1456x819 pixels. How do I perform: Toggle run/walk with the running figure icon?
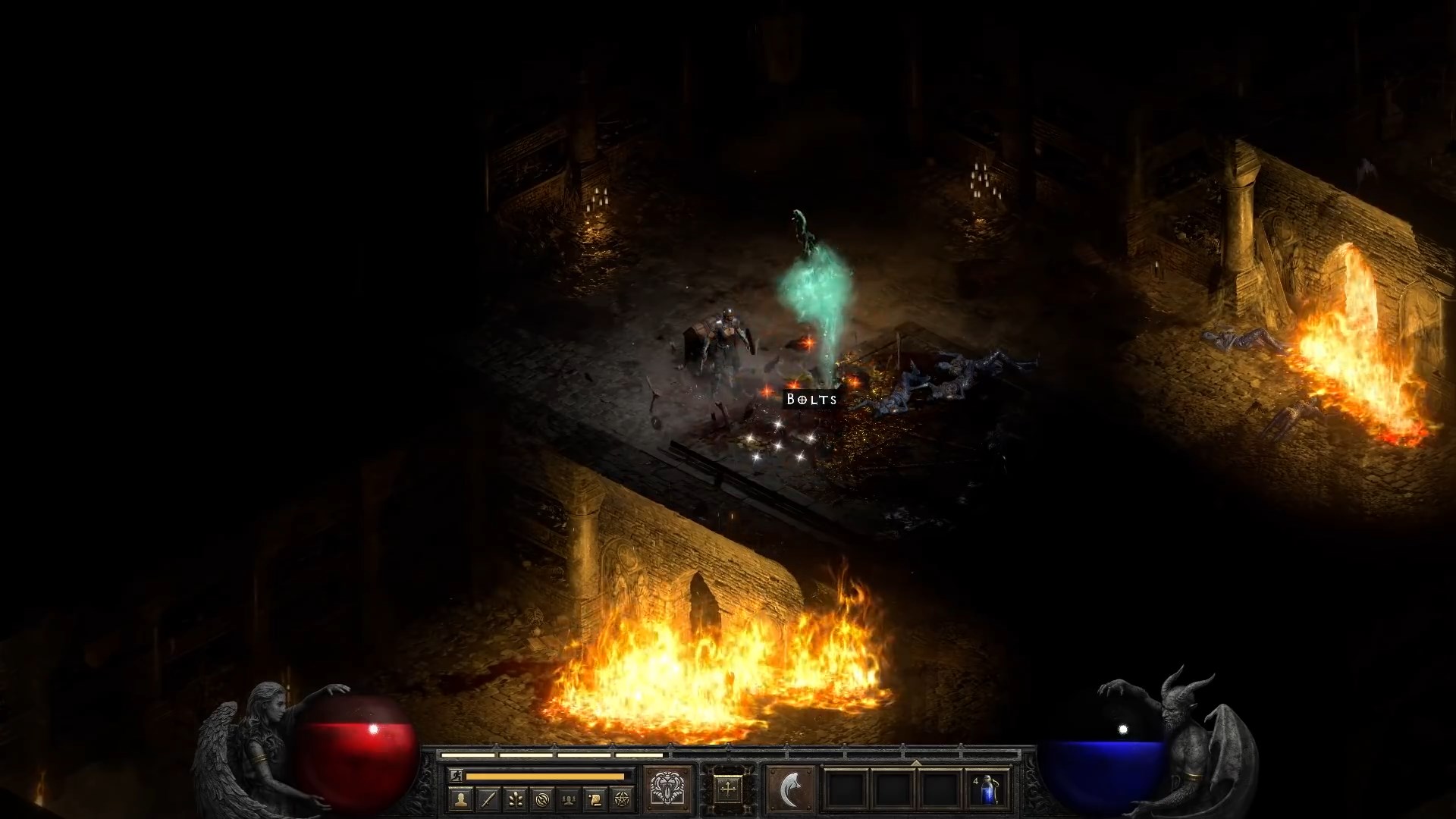tap(458, 774)
